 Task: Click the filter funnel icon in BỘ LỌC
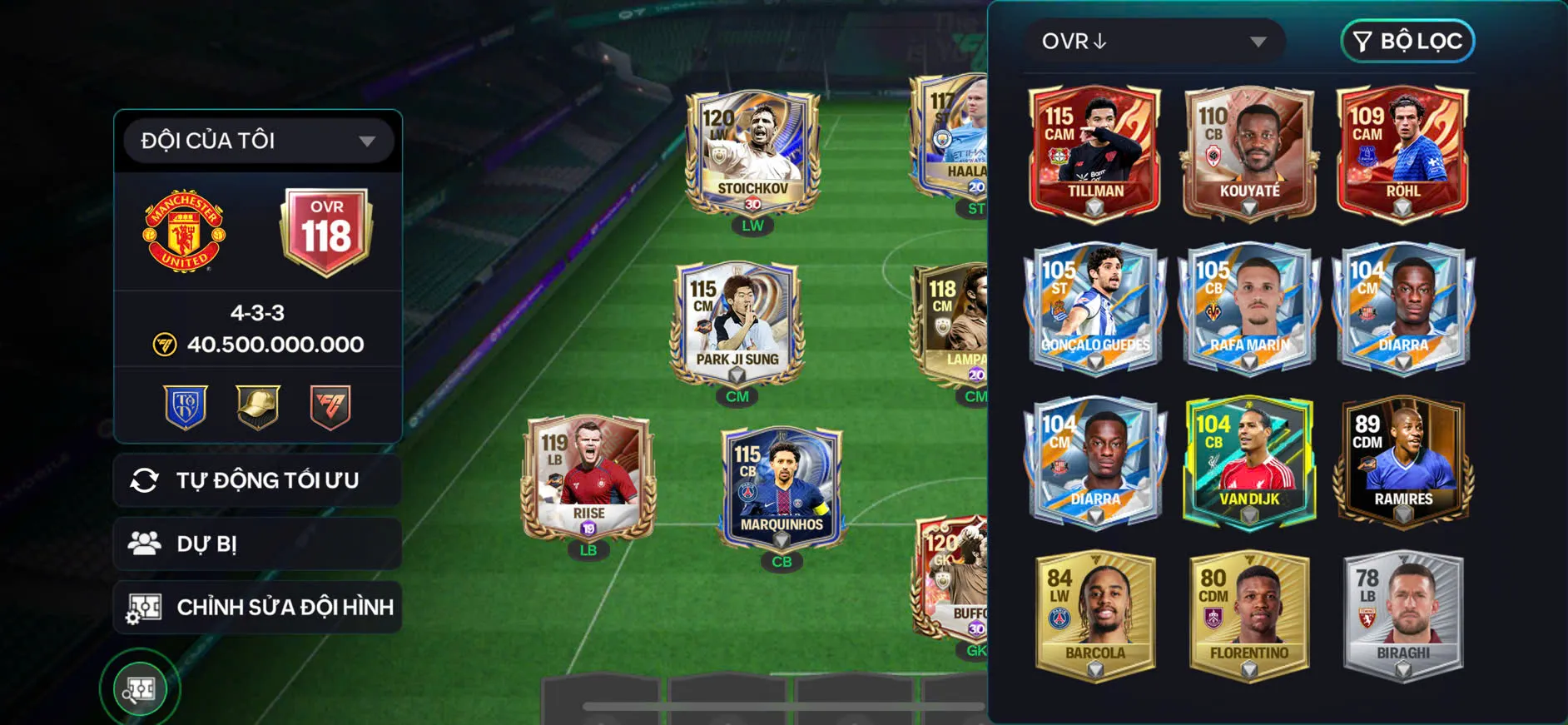[1365, 40]
